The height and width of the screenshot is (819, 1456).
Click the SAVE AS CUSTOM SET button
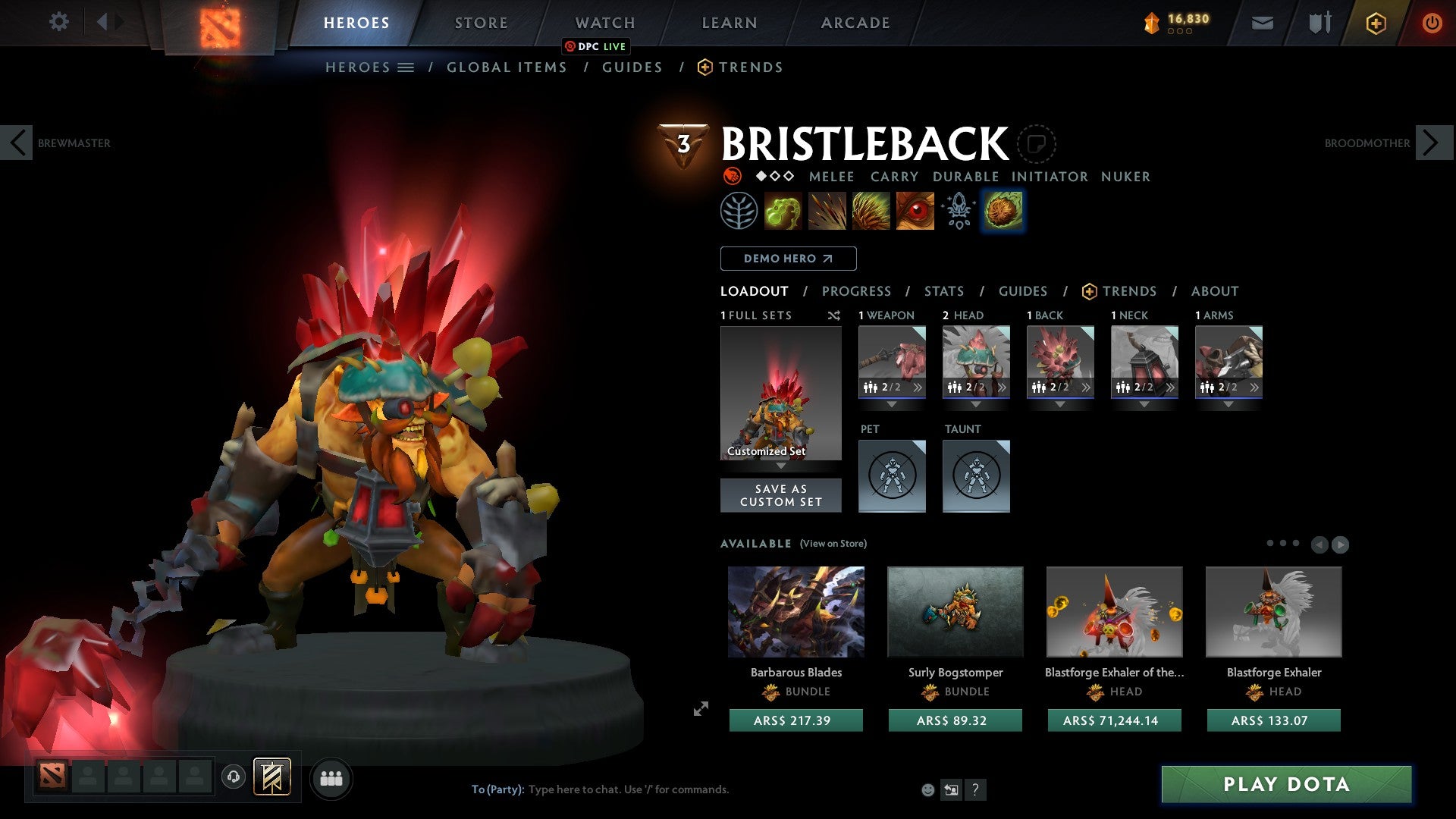(x=780, y=495)
